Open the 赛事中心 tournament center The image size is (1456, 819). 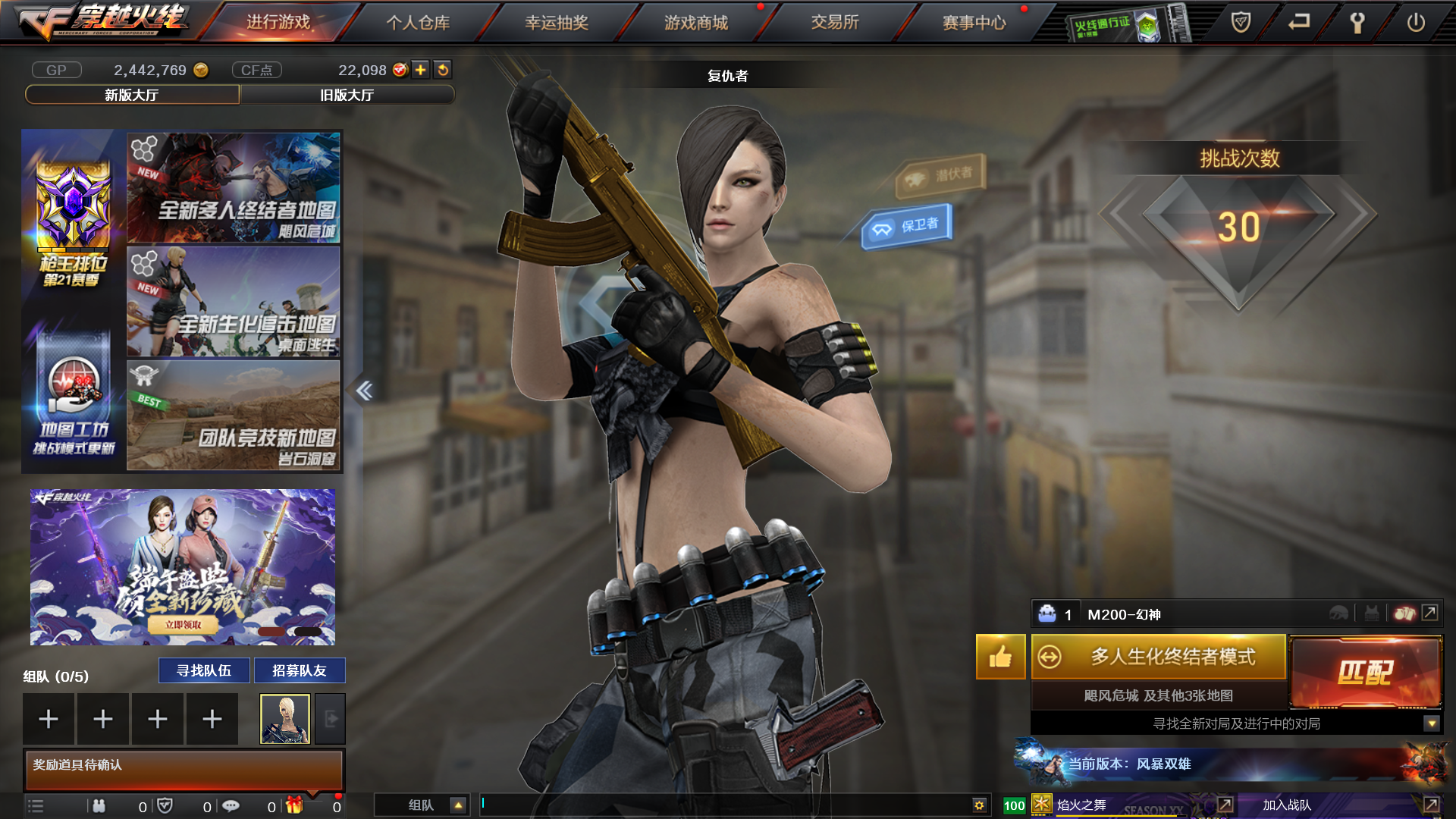[x=974, y=23]
